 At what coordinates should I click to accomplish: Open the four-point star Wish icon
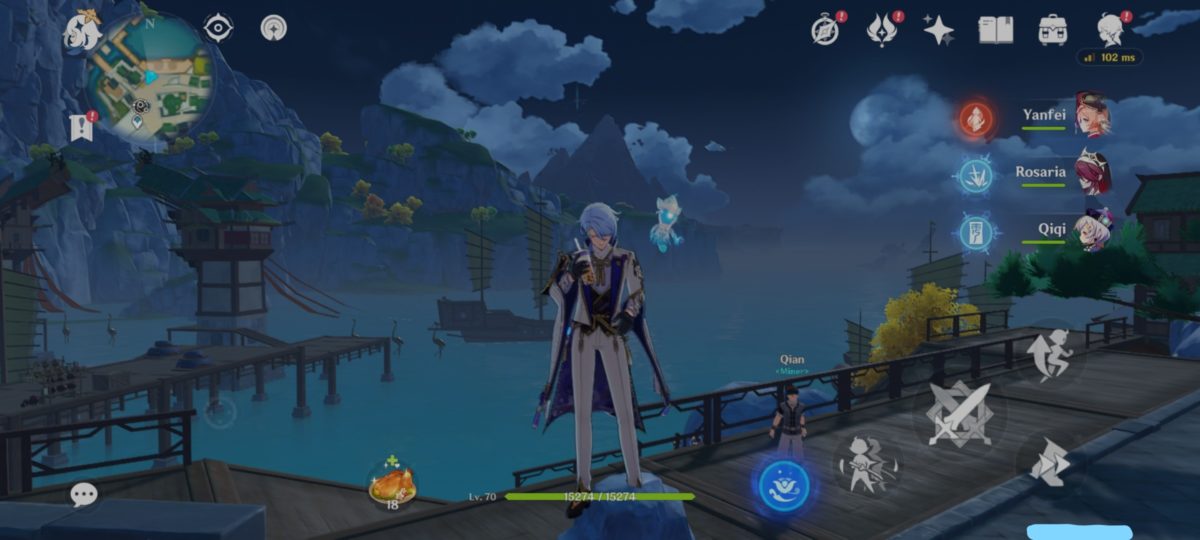pos(938,30)
